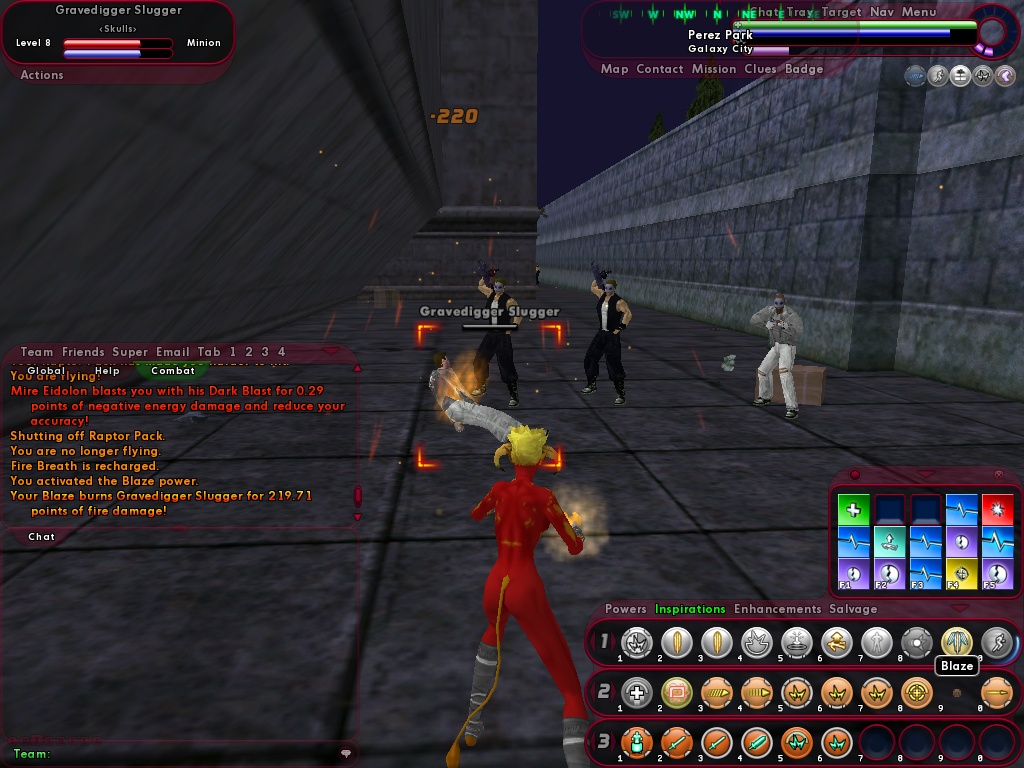View the Clues window
The width and height of the screenshot is (1024, 768).
pos(760,69)
